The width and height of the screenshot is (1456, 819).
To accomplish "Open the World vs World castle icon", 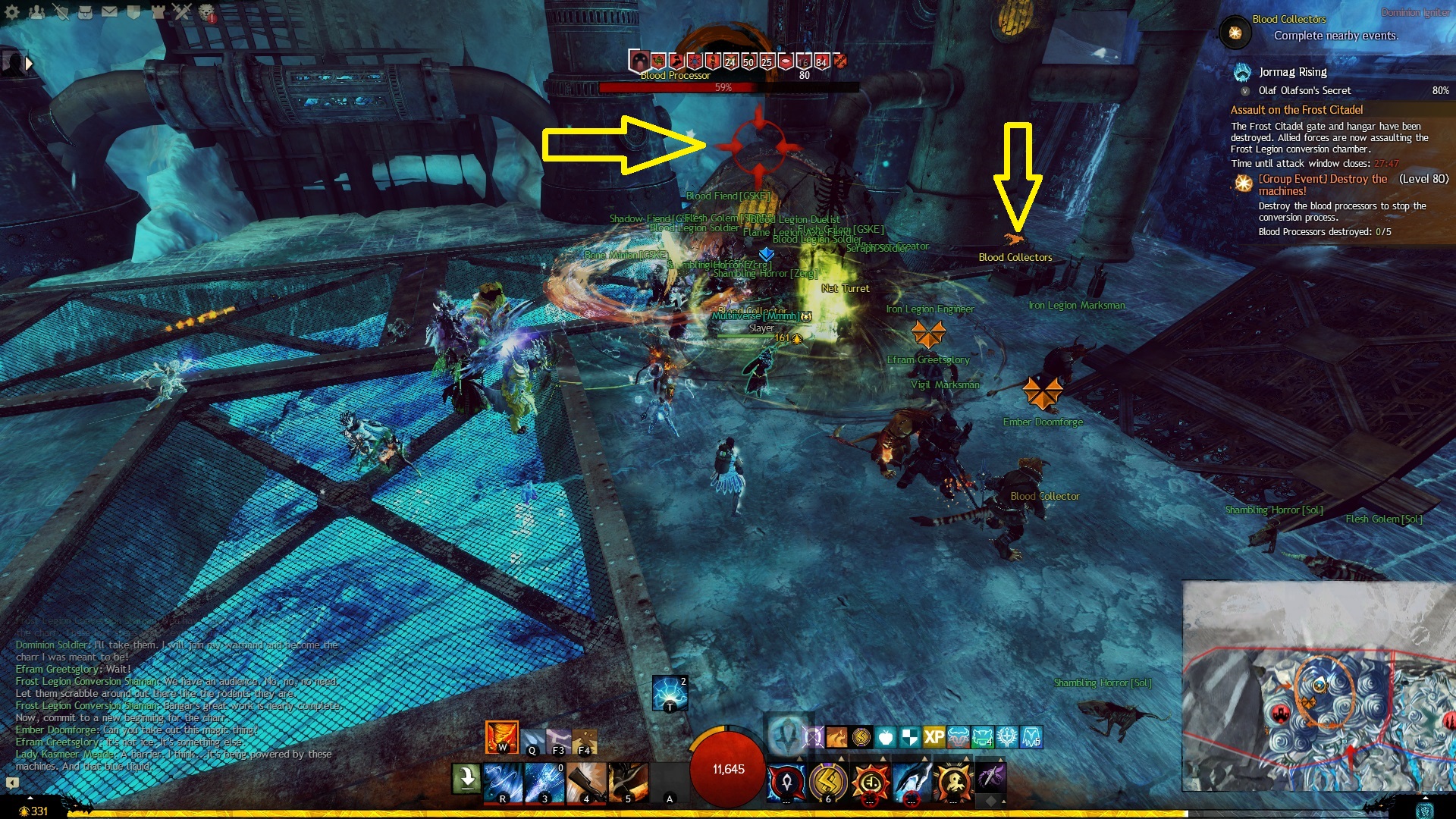I will point(158,12).
